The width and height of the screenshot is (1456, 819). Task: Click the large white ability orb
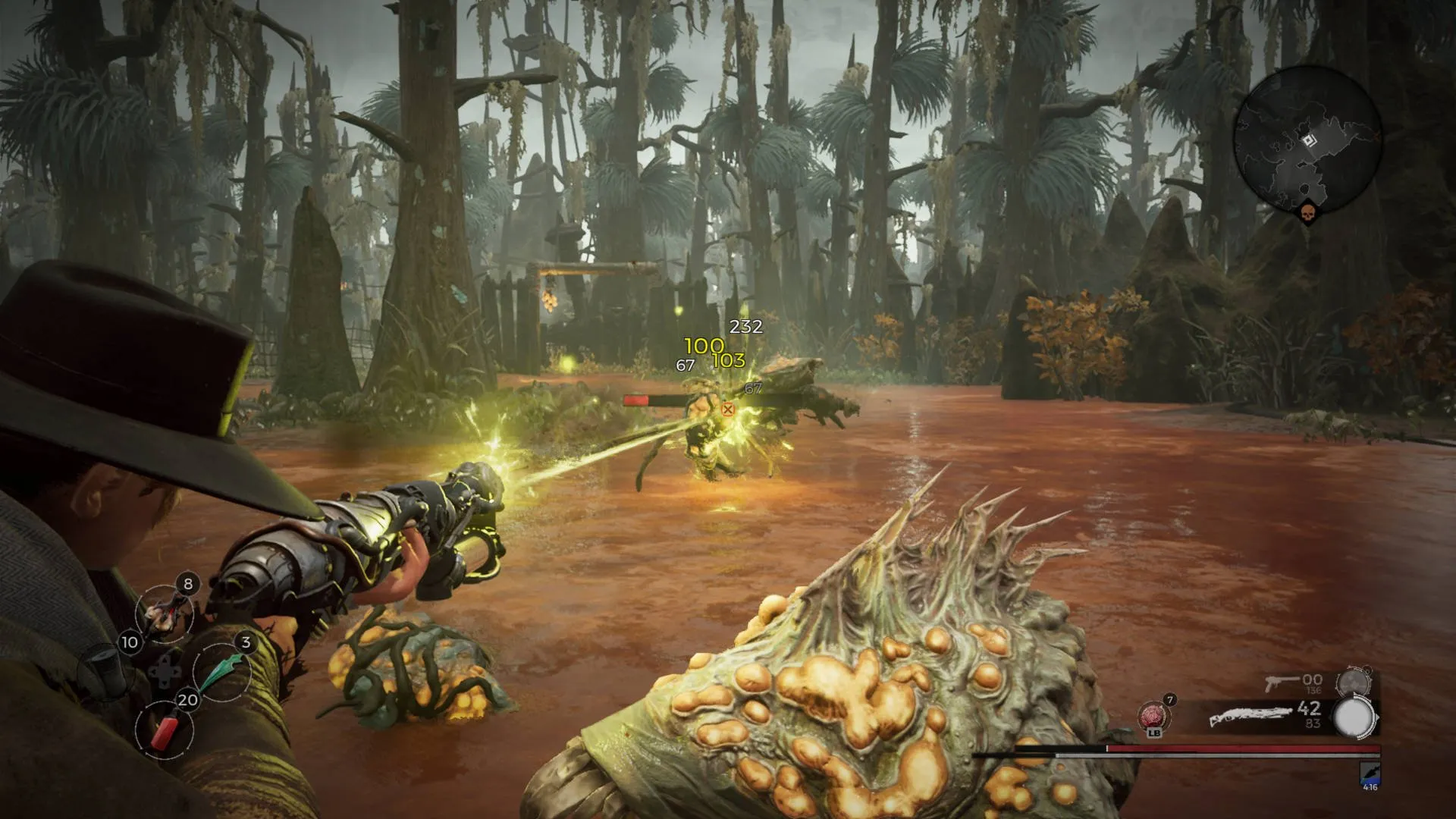pyautogui.click(x=1354, y=717)
